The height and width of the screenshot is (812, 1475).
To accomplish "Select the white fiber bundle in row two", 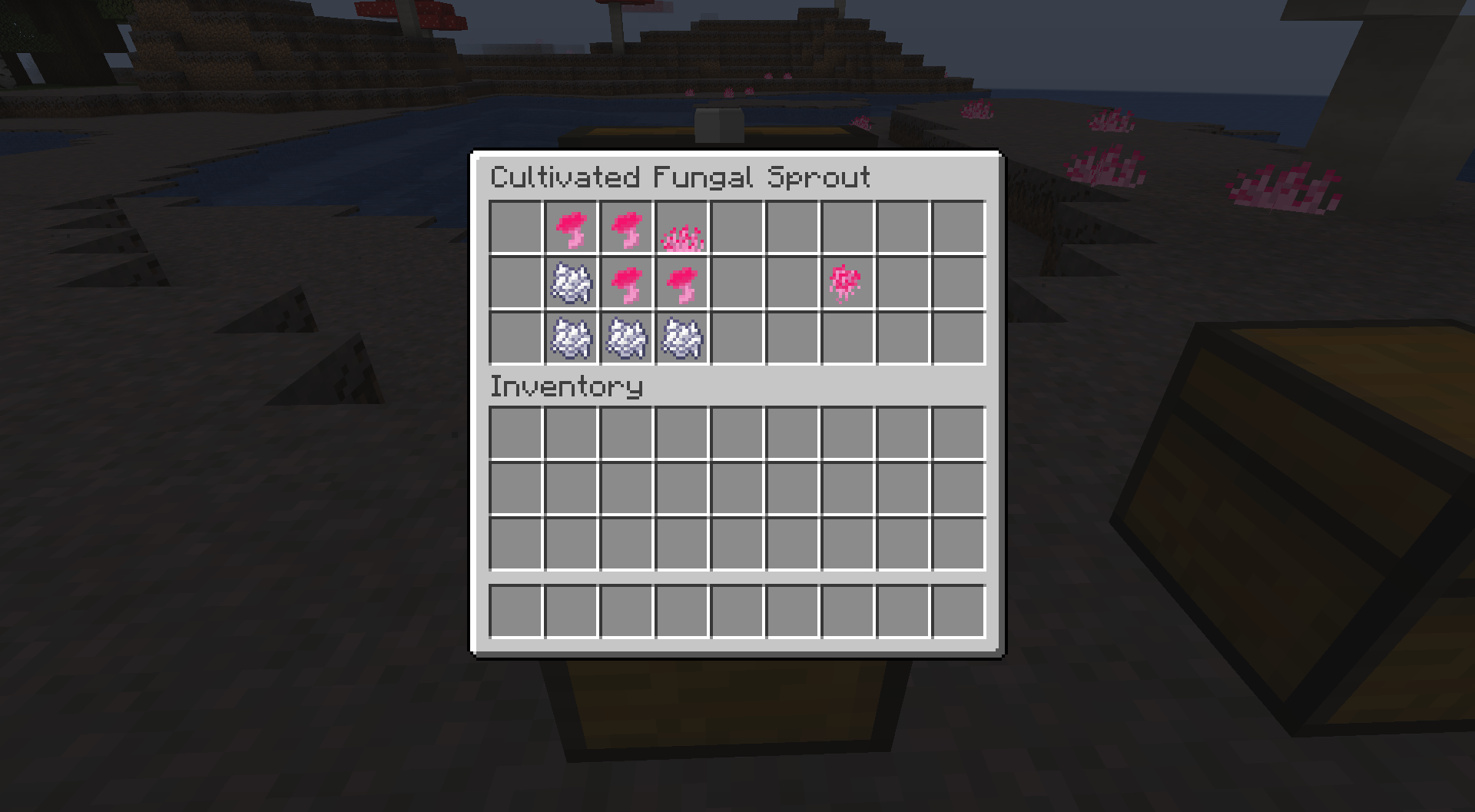I will (x=572, y=283).
